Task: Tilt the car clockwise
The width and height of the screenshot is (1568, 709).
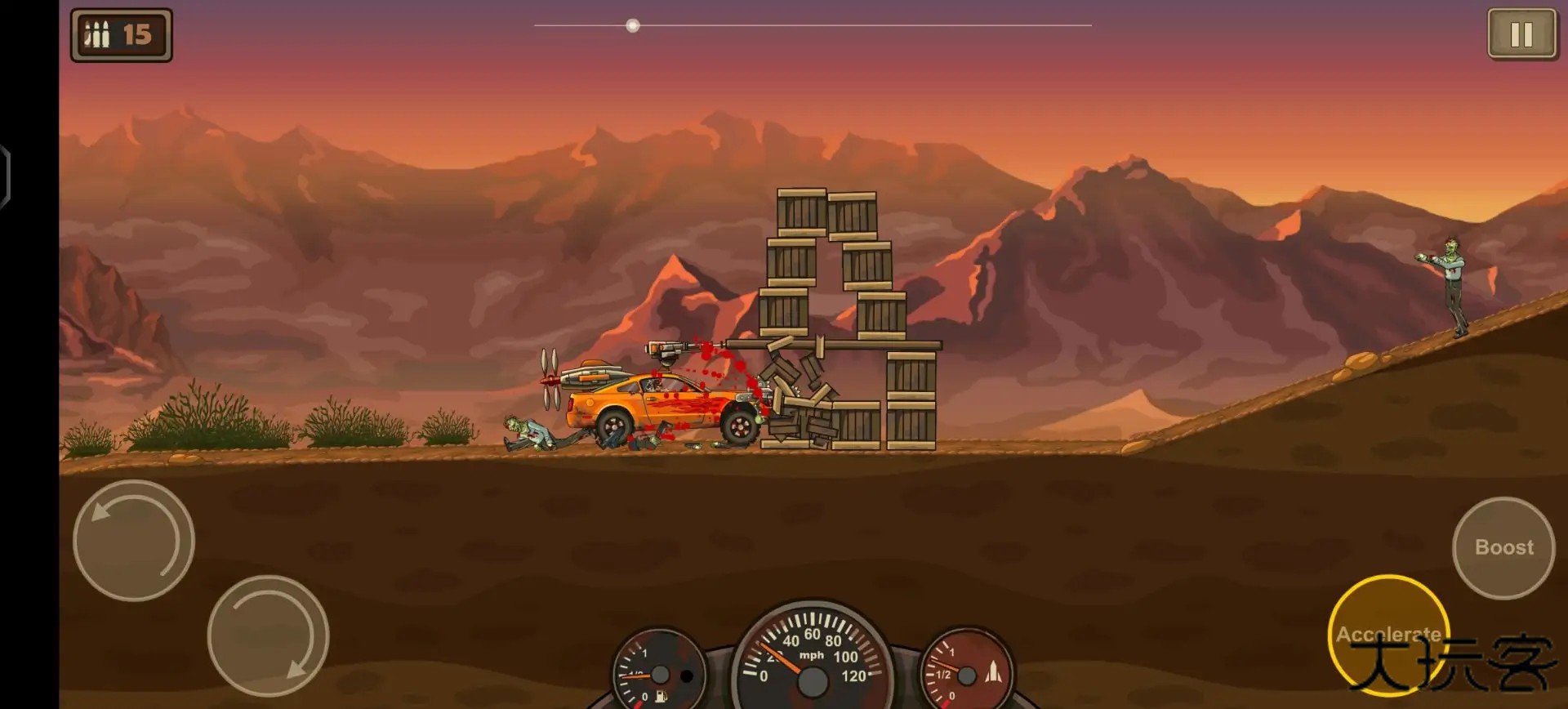Action: 268,635
